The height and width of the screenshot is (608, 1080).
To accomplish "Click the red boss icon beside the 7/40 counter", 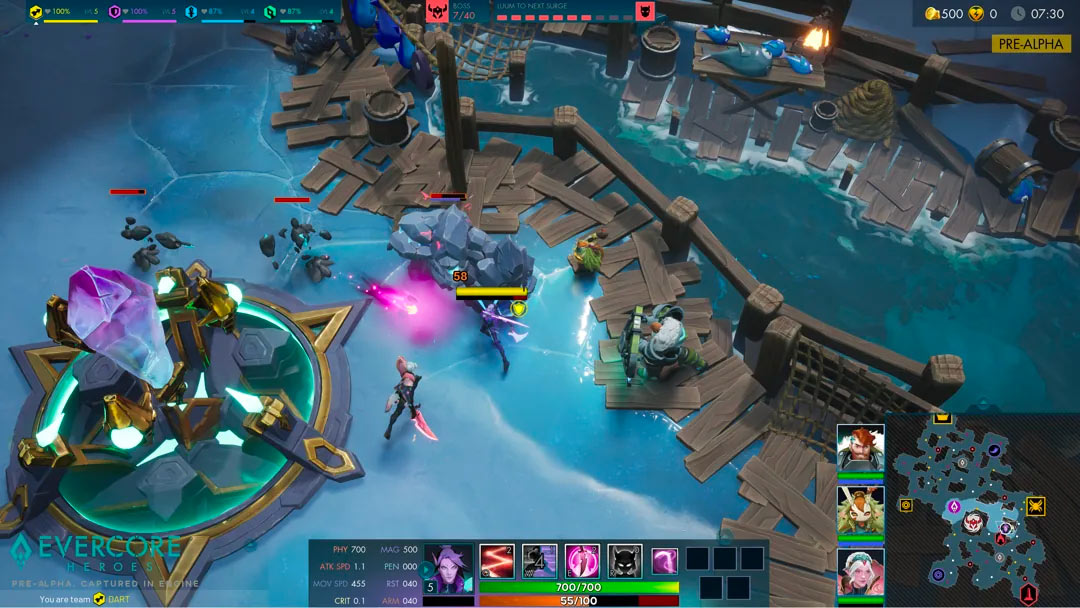I will tap(437, 11).
